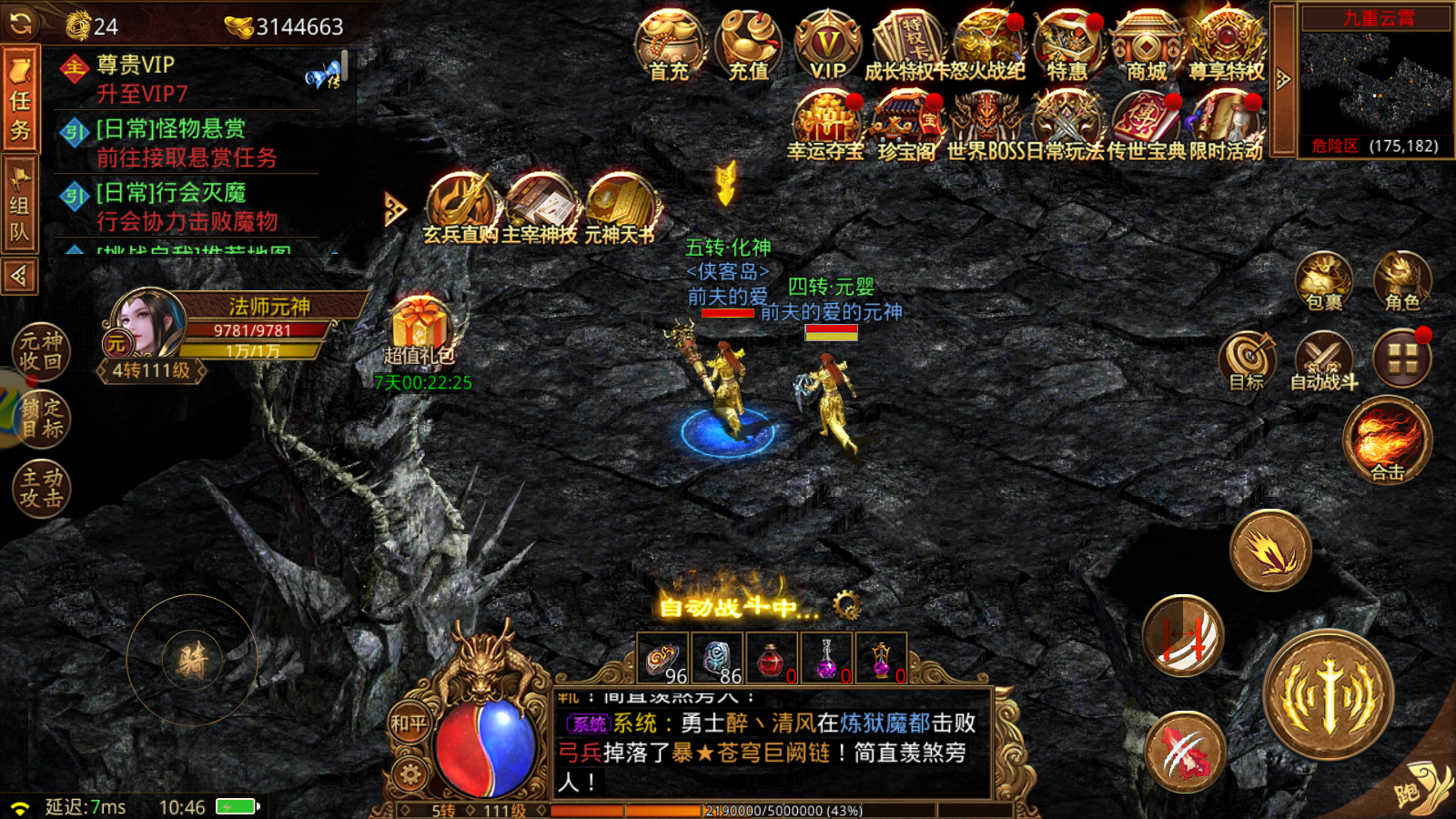
Task: Select the 目标 target button
Action: click(x=1247, y=360)
